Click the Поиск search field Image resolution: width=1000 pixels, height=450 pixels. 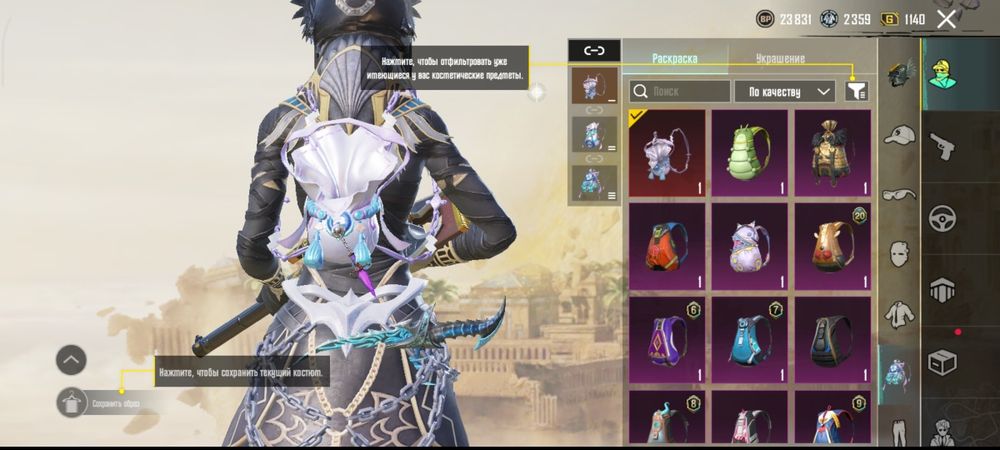point(680,91)
